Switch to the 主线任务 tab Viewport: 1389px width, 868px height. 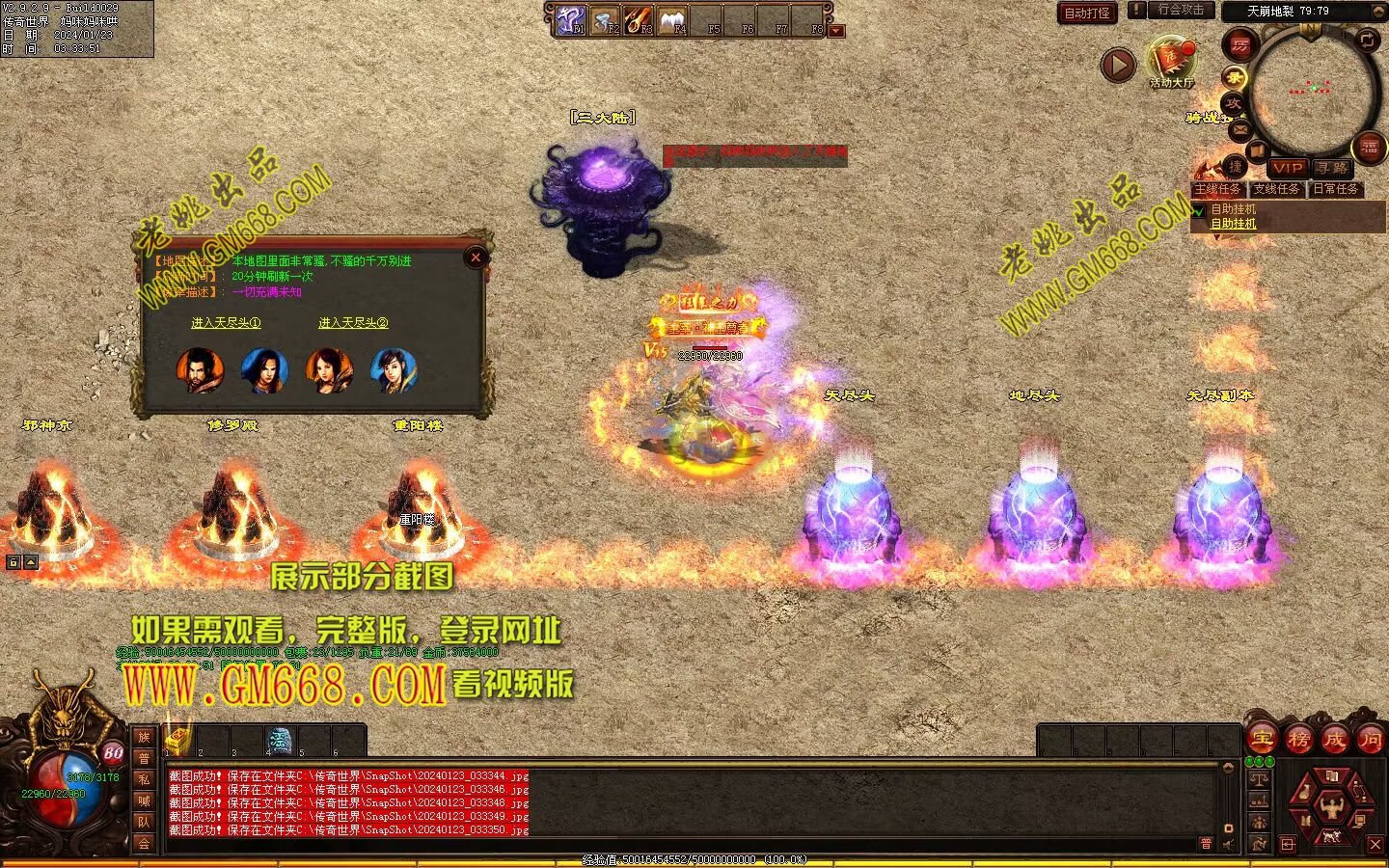[1217, 189]
